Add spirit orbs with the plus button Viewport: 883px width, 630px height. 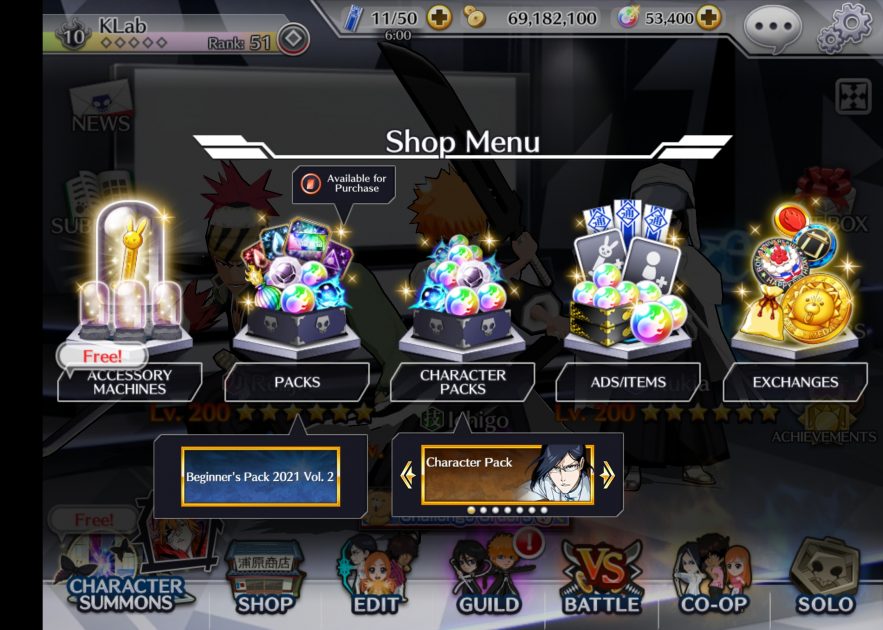(x=708, y=17)
